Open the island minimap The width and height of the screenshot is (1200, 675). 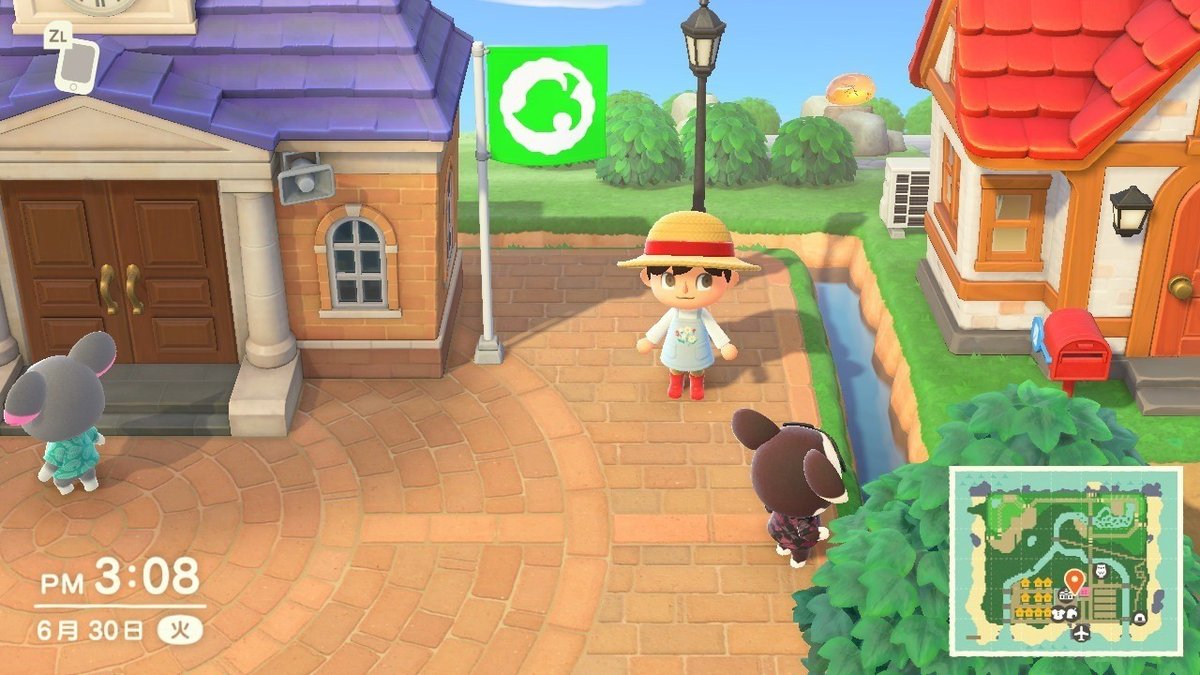point(1064,560)
